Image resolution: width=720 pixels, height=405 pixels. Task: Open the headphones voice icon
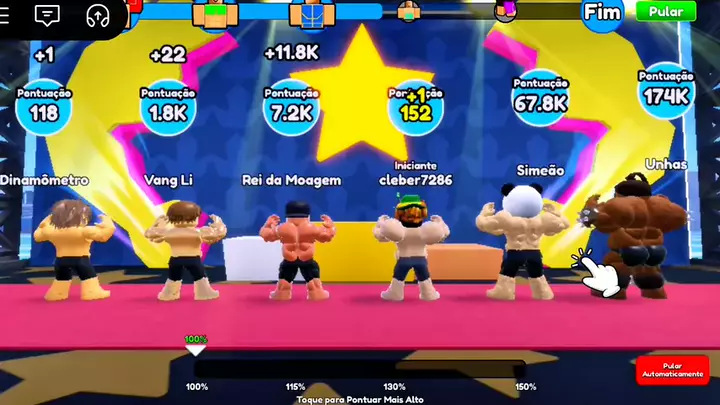[97, 15]
